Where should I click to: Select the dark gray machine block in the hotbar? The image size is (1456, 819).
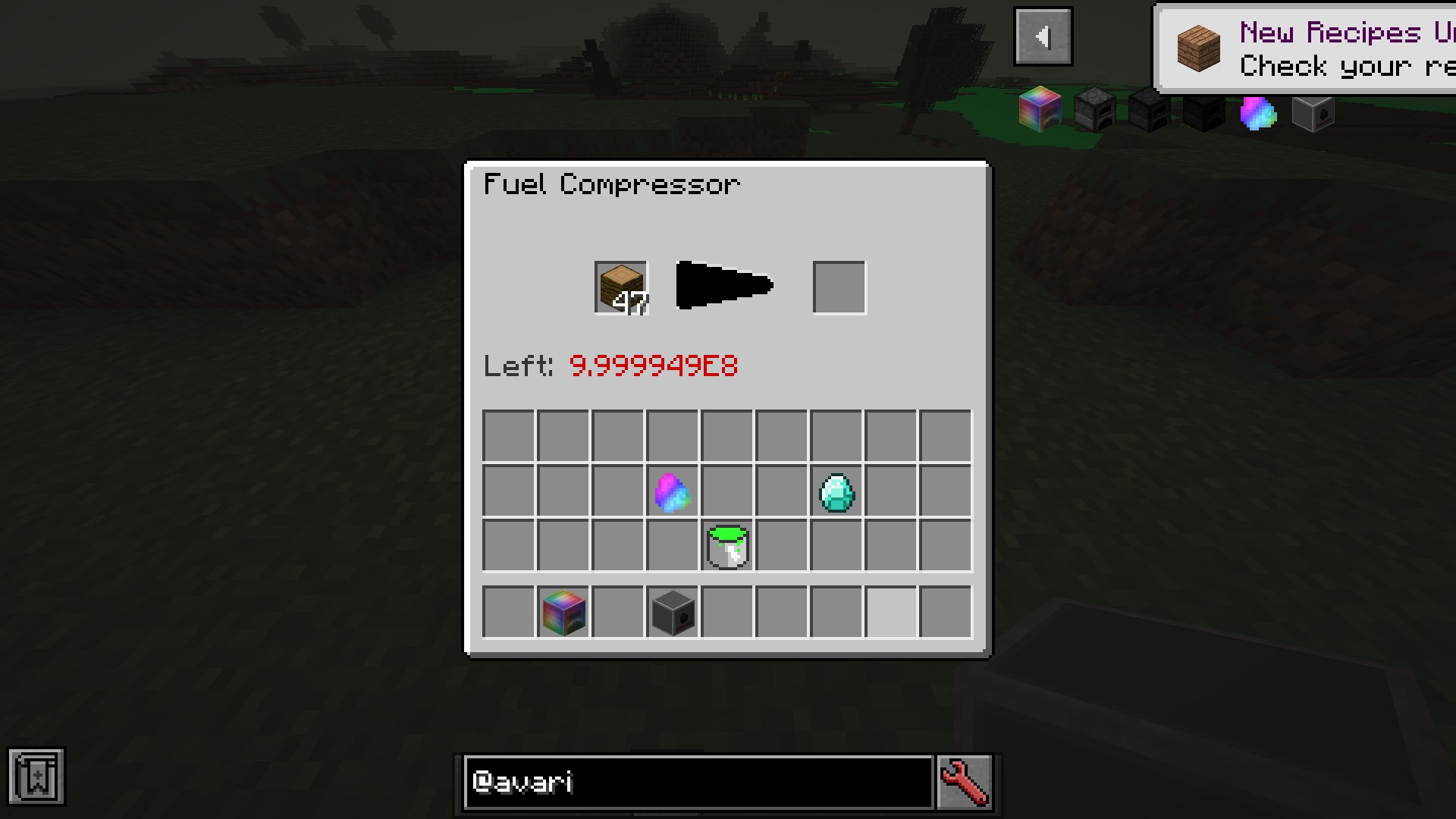pyautogui.click(x=673, y=611)
